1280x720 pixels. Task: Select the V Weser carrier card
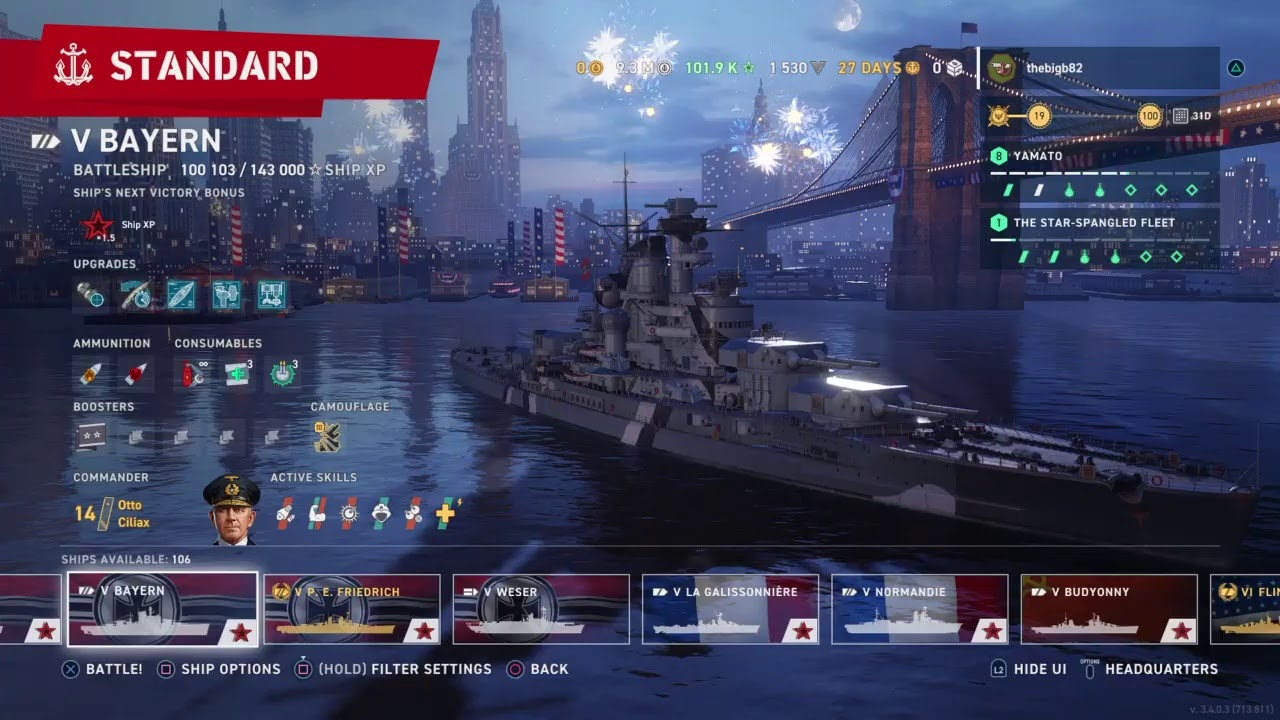(x=541, y=609)
